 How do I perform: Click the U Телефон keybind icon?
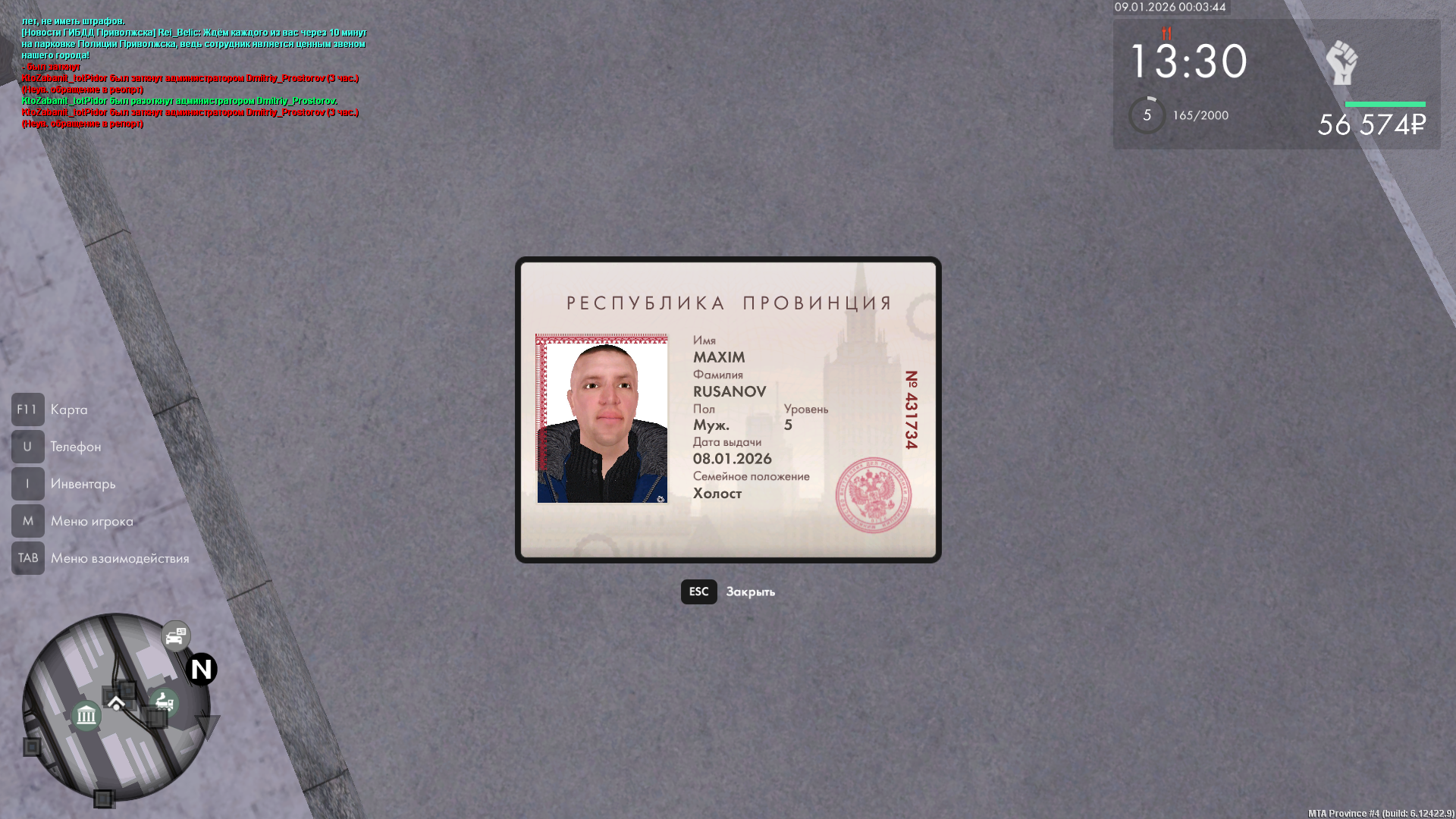click(x=27, y=446)
